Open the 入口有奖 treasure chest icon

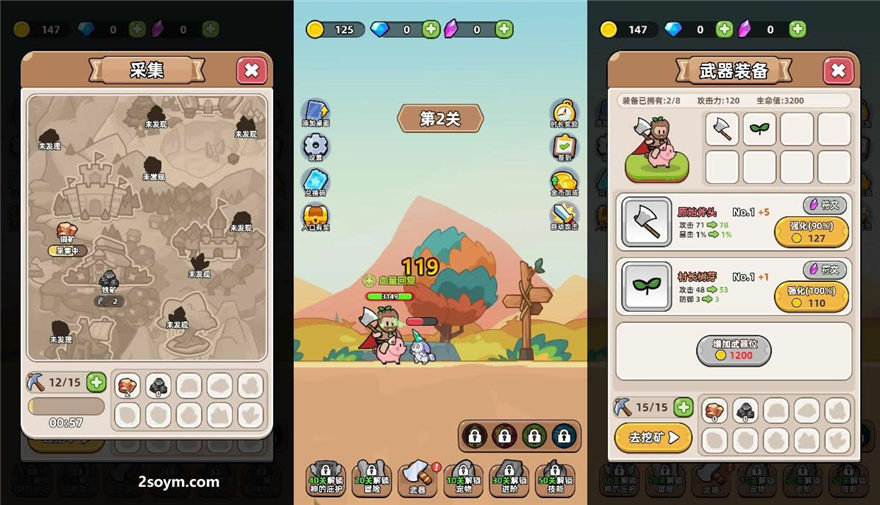click(316, 216)
